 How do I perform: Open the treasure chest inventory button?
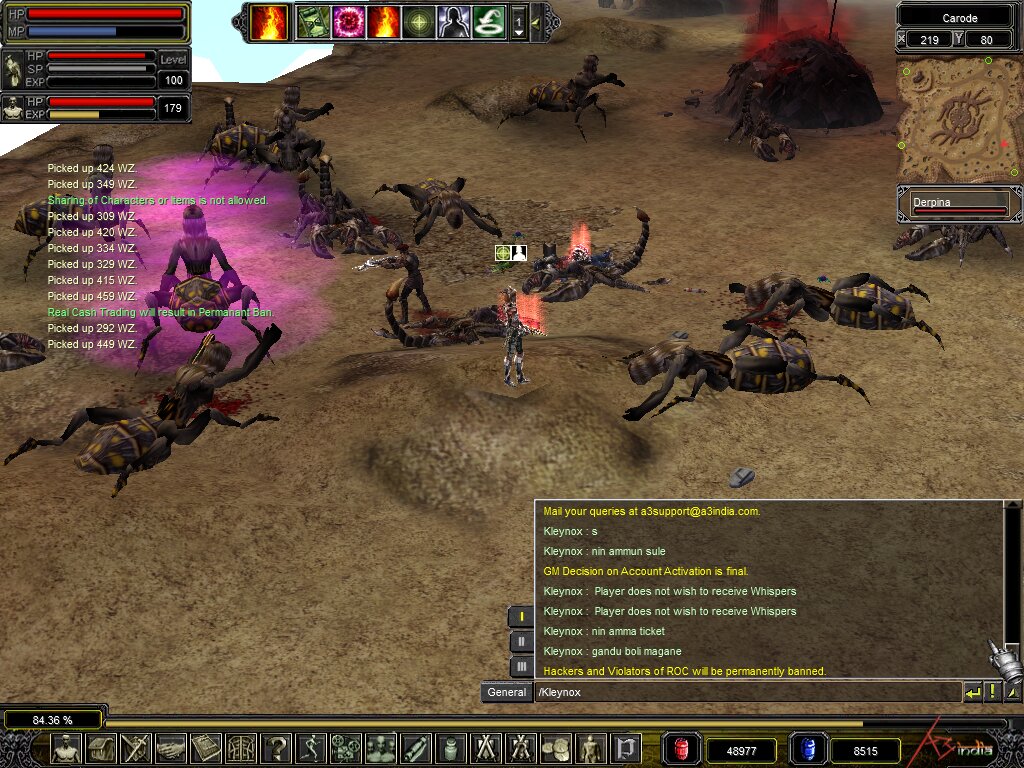tap(102, 748)
